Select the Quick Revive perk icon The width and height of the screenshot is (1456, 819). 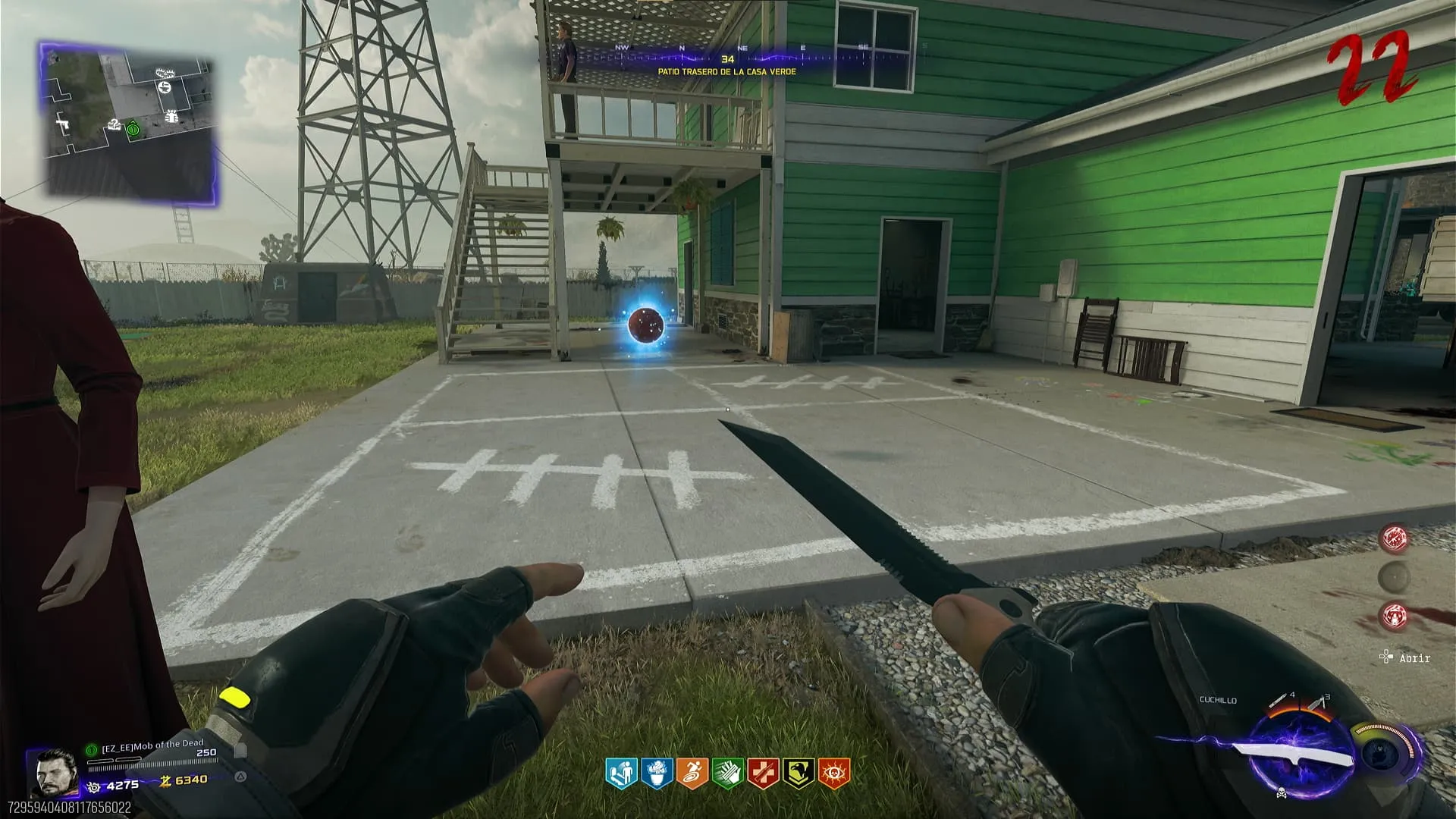pyautogui.click(x=621, y=773)
